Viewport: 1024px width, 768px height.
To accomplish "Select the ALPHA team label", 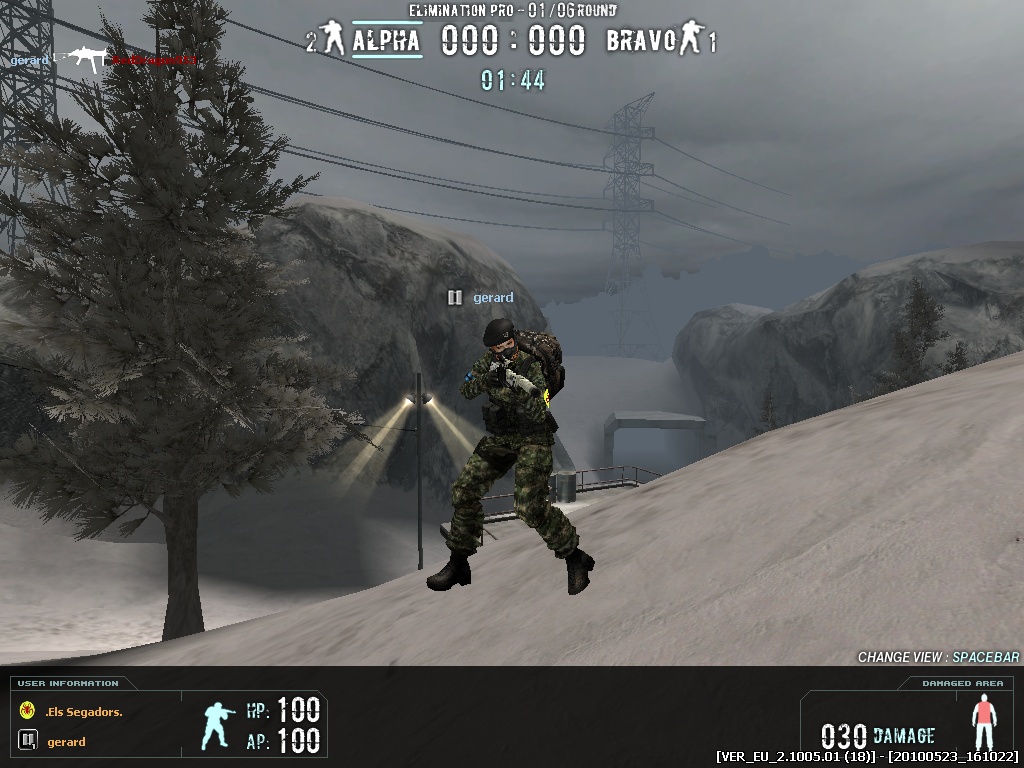I will click(386, 42).
